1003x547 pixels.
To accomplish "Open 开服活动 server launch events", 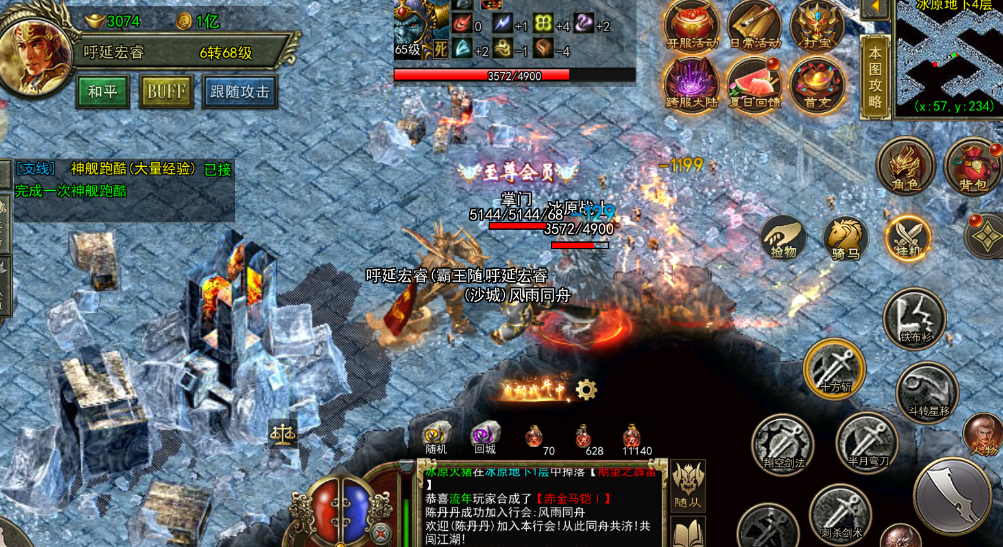I will click(692, 26).
